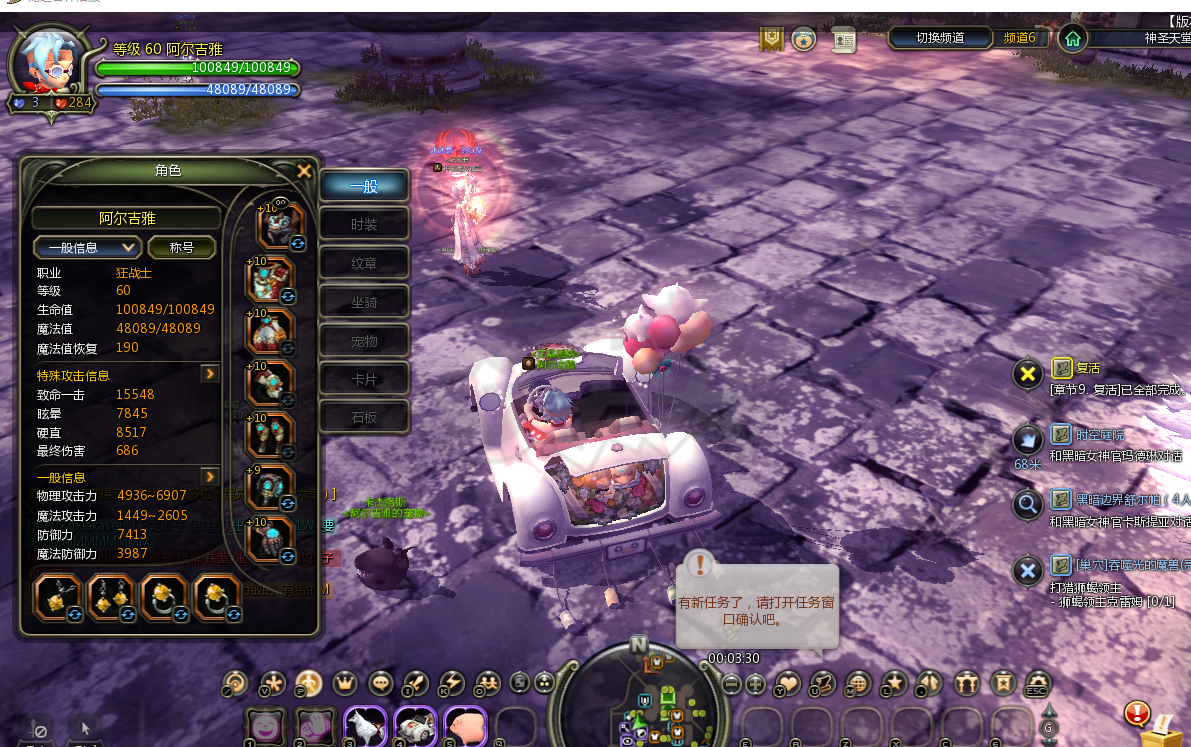Expand the 特殊攻击信息 section arrow
This screenshot has width=1191, height=747.
[x=210, y=374]
